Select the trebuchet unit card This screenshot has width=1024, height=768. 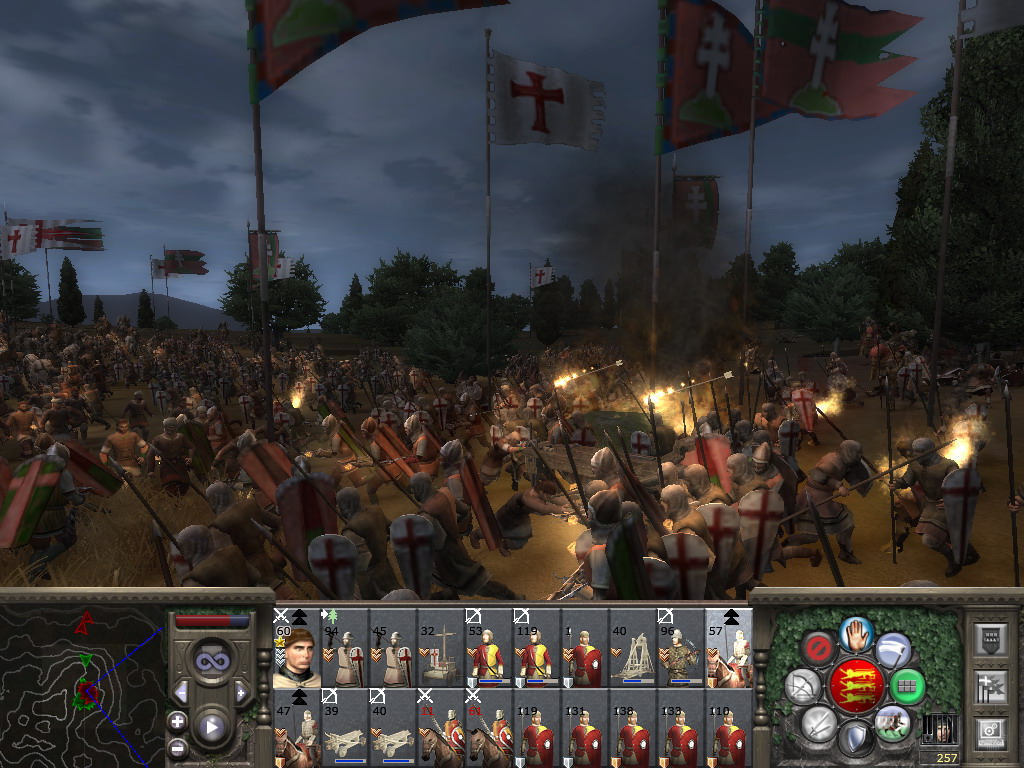tap(632, 648)
